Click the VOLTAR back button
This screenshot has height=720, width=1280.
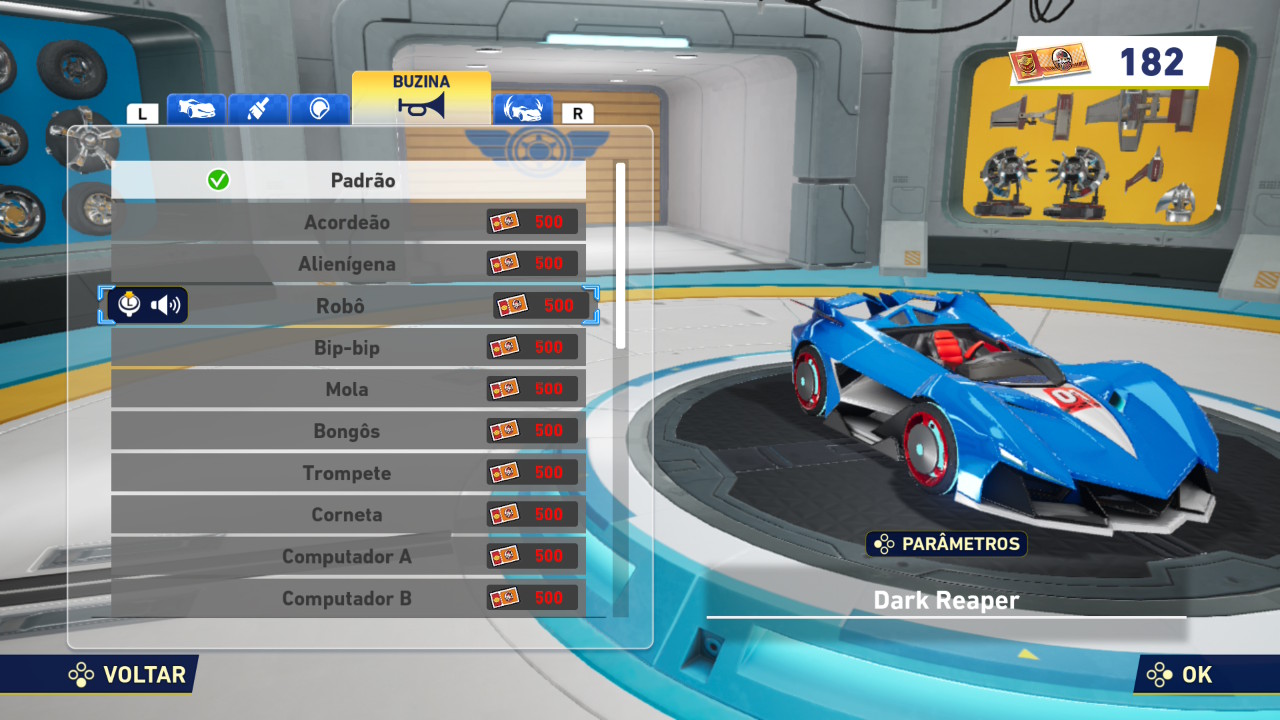click(x=128, y=675)
